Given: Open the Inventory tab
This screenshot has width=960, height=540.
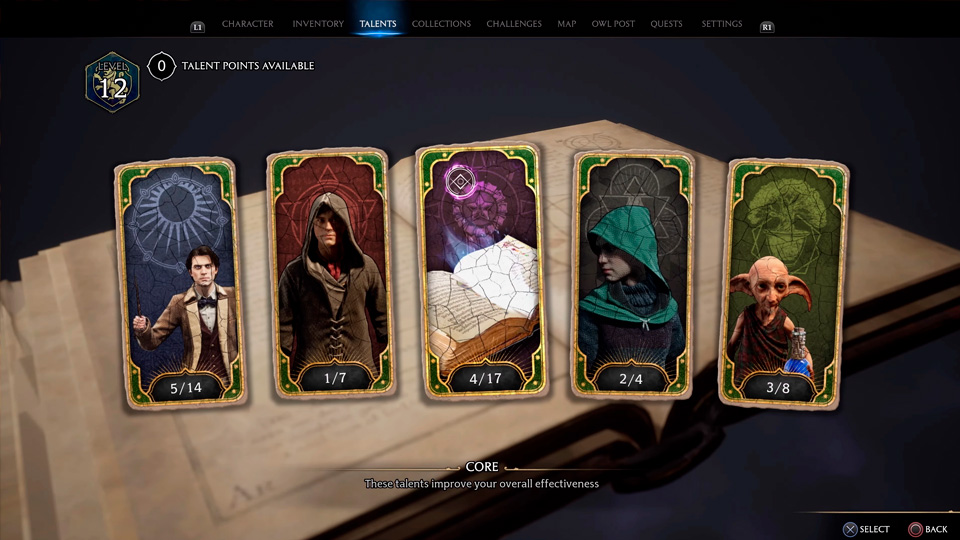Looking at the screenshot, I should point(318,24).
